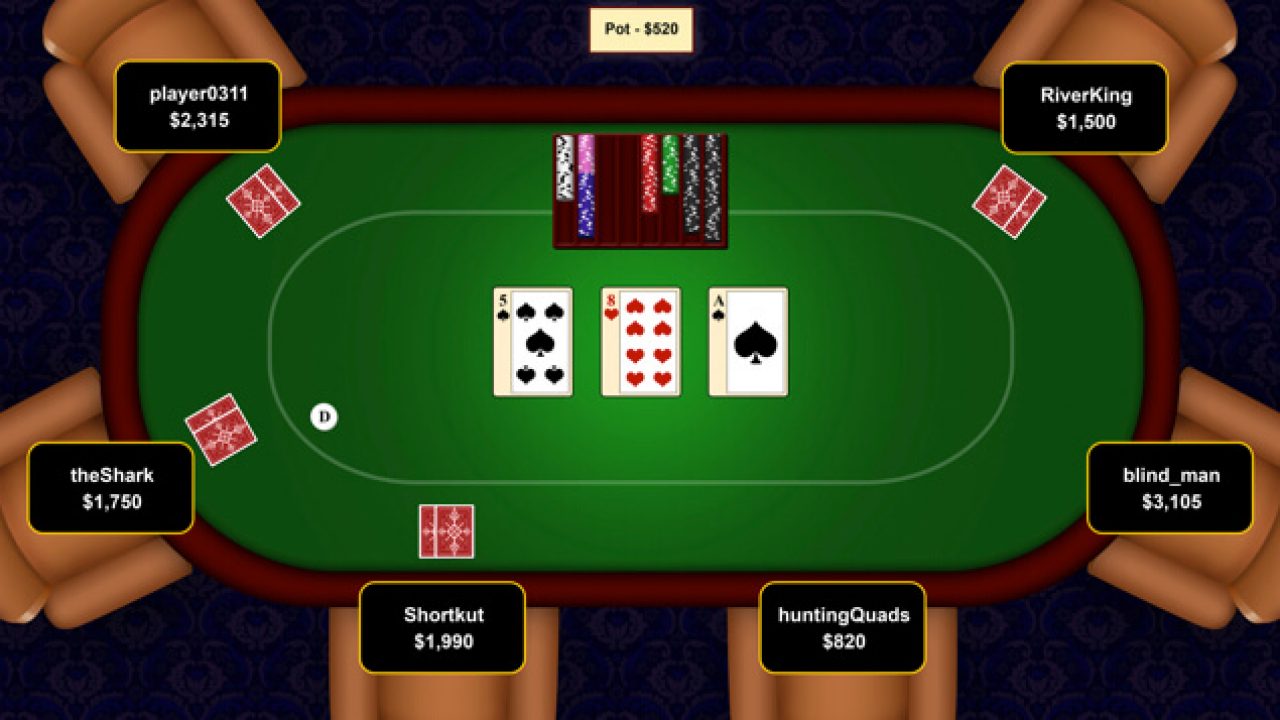The image size is (1280, 720).
Task: Click the purple chip stack in the rack
Action: click(585, 205)
